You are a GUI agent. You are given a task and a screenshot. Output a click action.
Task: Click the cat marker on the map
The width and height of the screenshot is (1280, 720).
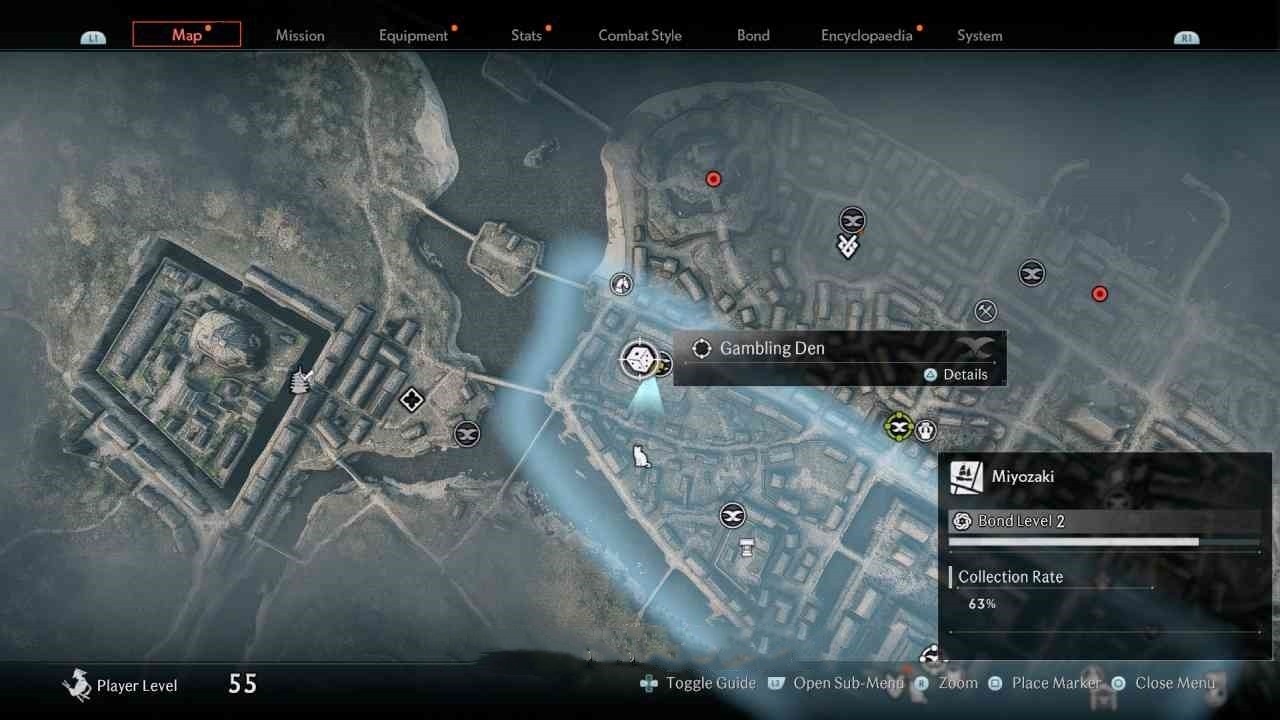pyautogui.click(x=641, y=457)
